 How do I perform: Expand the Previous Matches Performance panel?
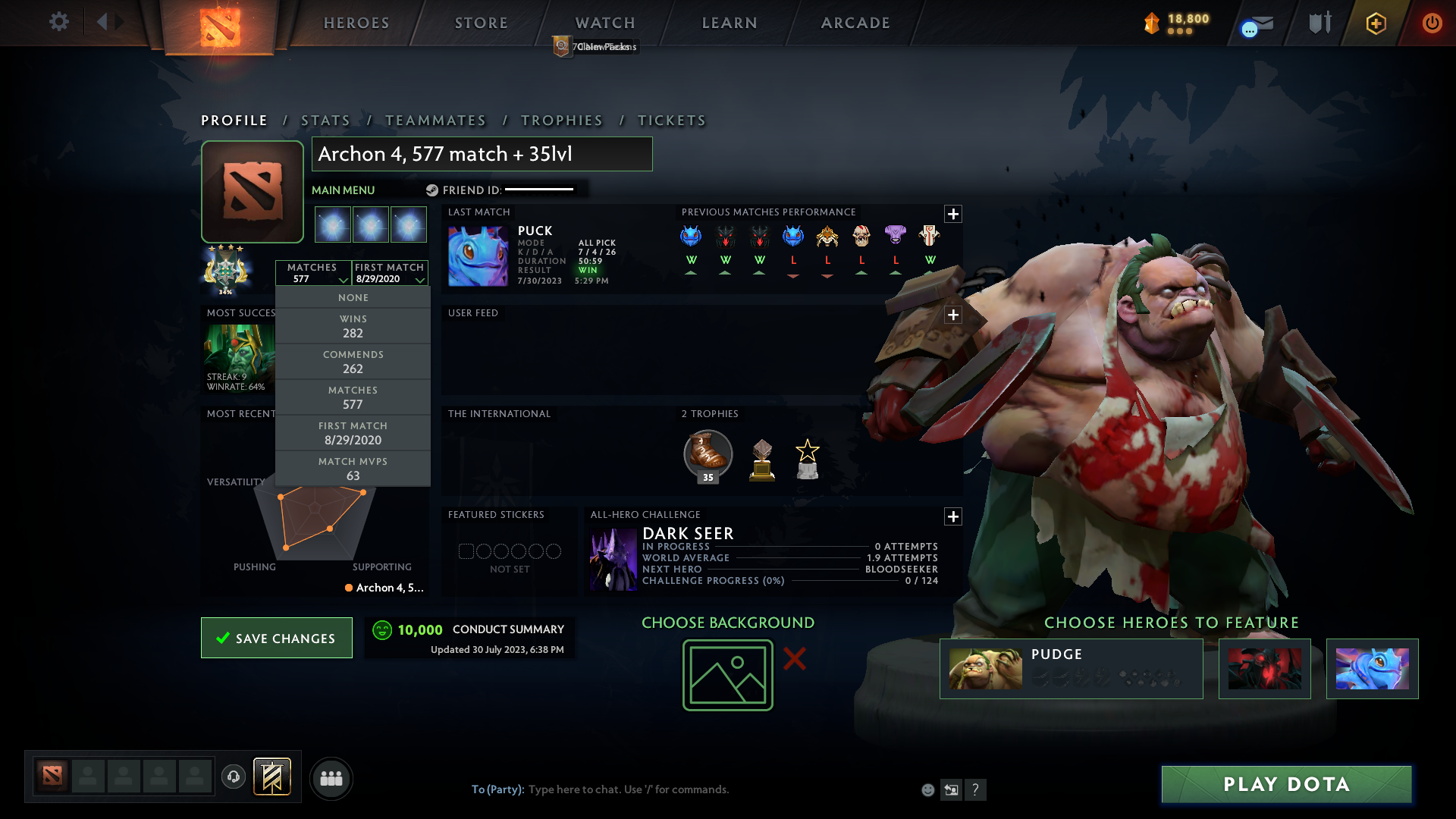tap(953, 215)
